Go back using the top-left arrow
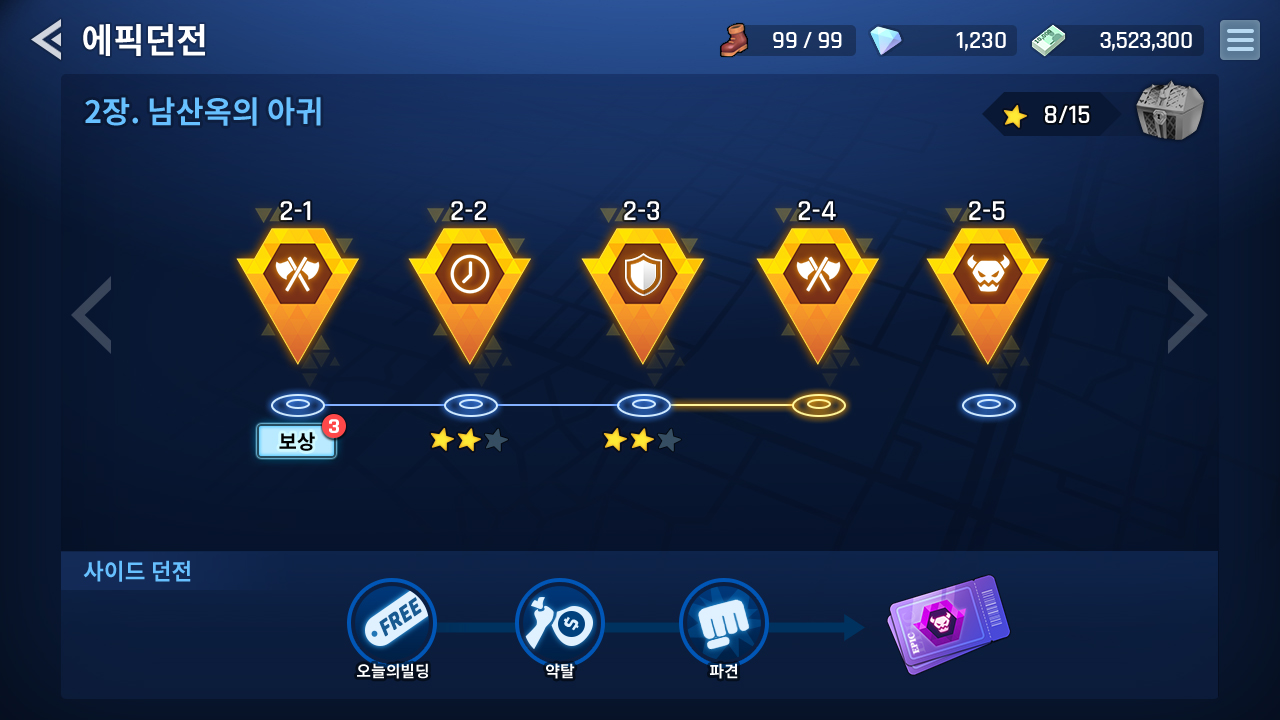Image resolution: width=1280 pixels, height=720 pixels. pos(46,40)
